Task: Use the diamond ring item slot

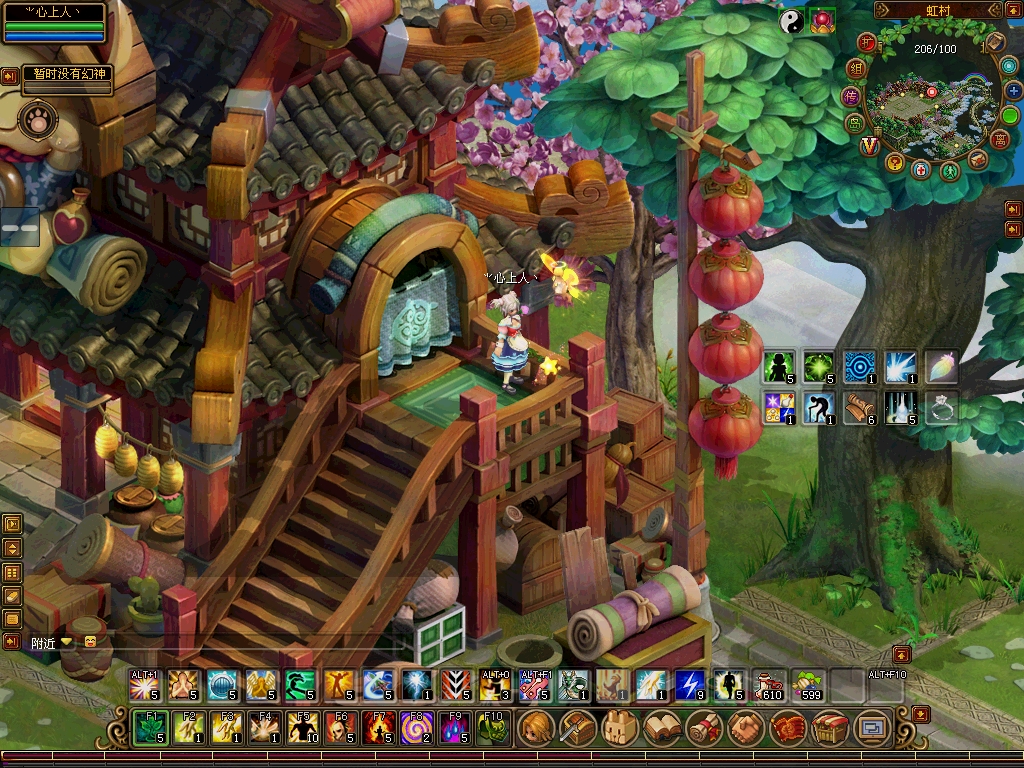Action: 942,407
